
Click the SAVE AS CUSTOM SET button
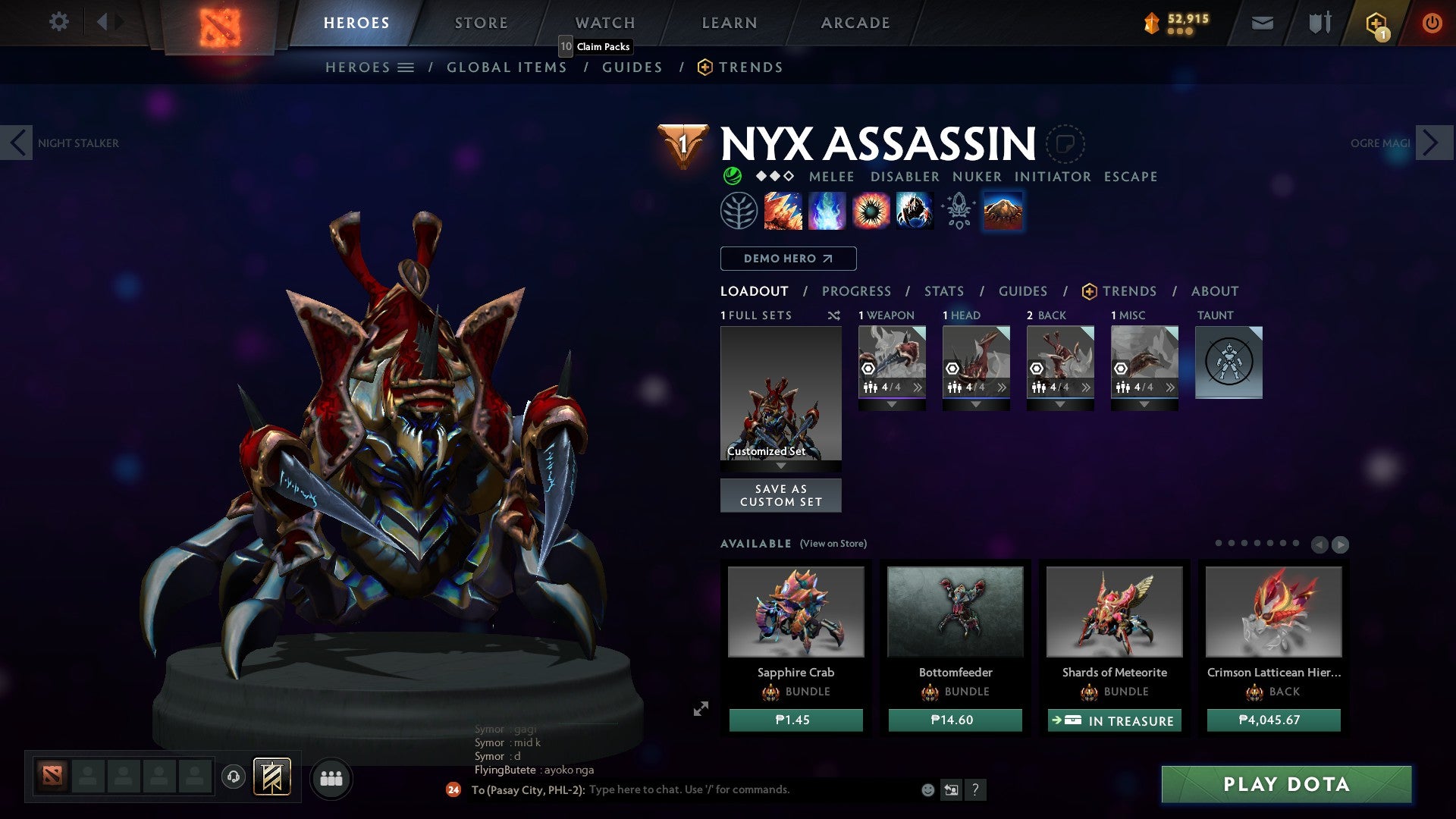point(780,495)
